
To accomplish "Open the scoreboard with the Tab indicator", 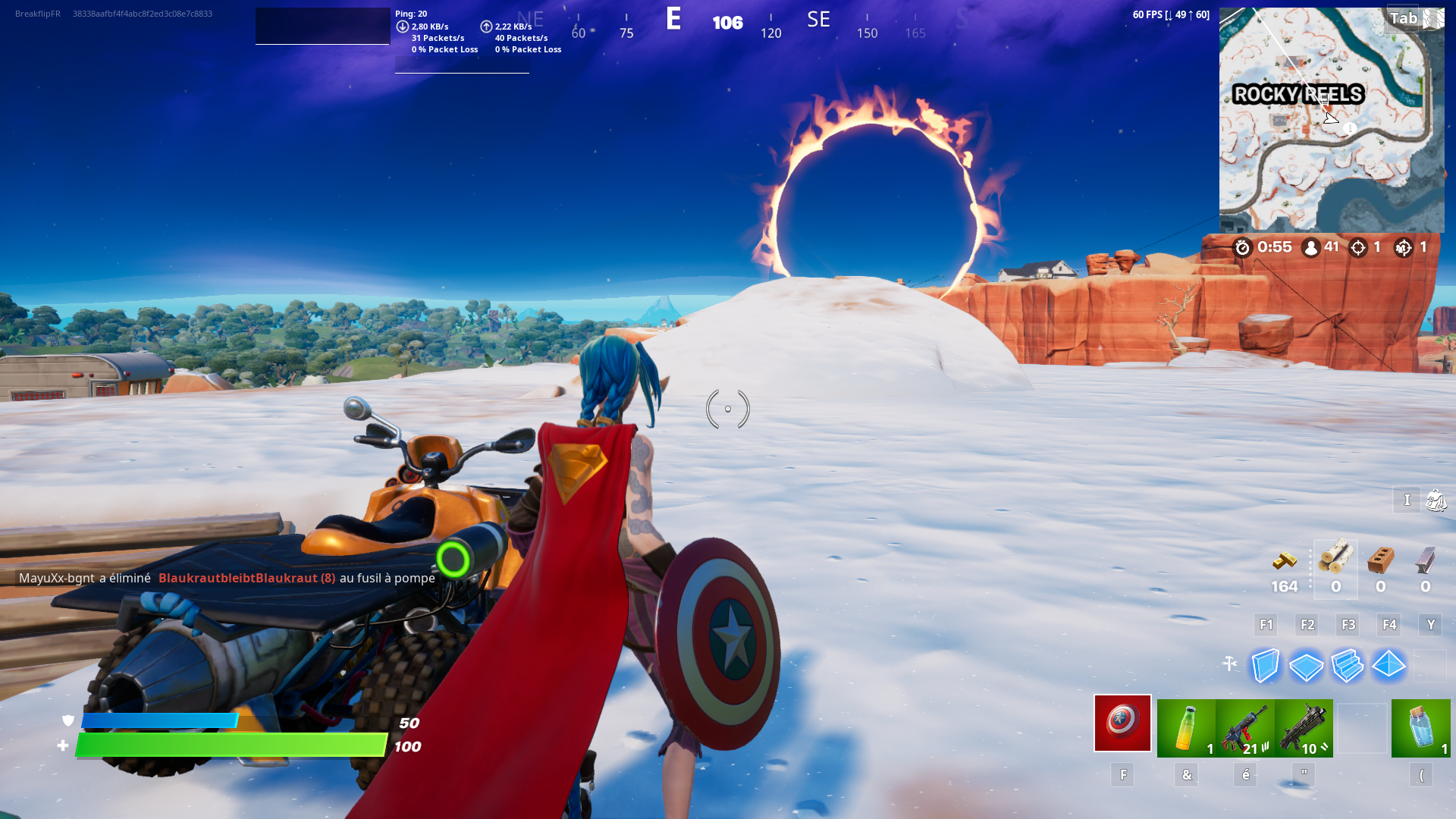I will pyautogui.click(x=1402, y=17).
